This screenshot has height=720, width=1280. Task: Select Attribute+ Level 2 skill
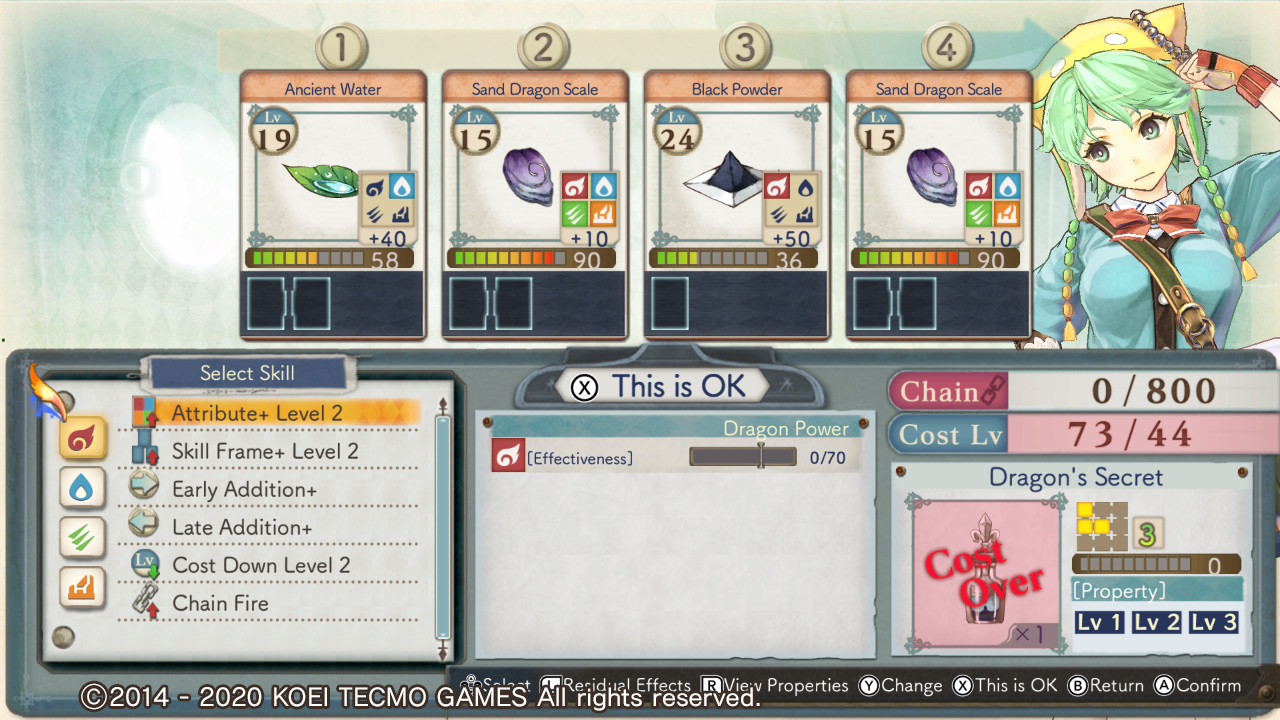(x=257, y=413)
